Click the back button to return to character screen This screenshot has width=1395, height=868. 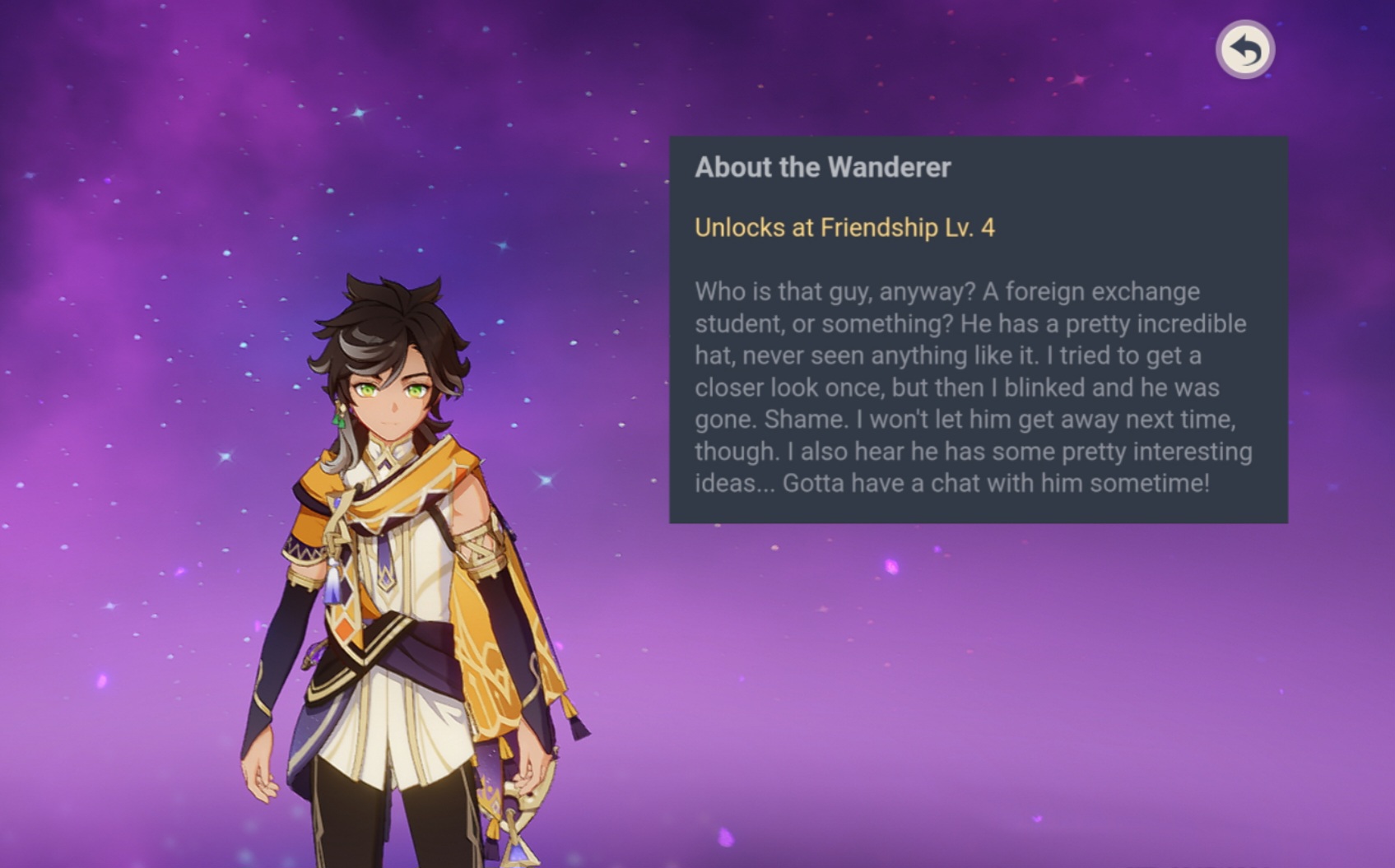click(x=1244, y=49)
